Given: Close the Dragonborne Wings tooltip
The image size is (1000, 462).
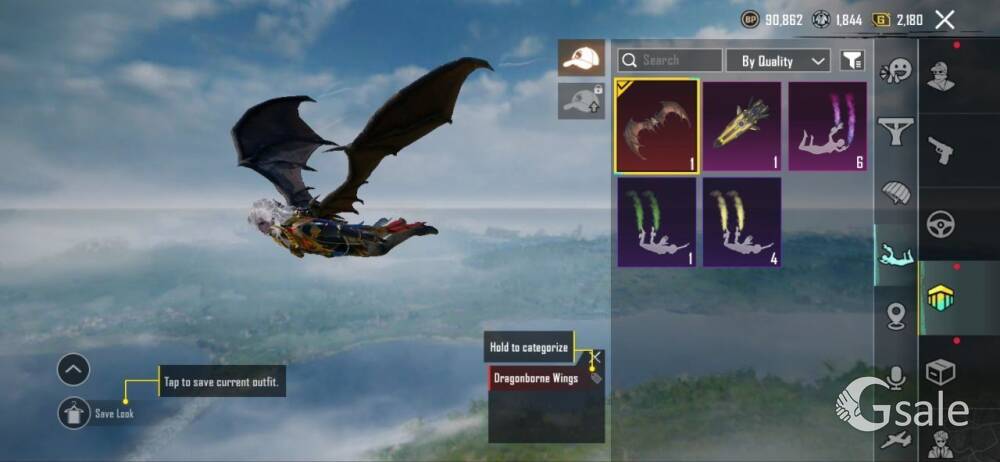Looking at the screenshot, I should (596, 356).
